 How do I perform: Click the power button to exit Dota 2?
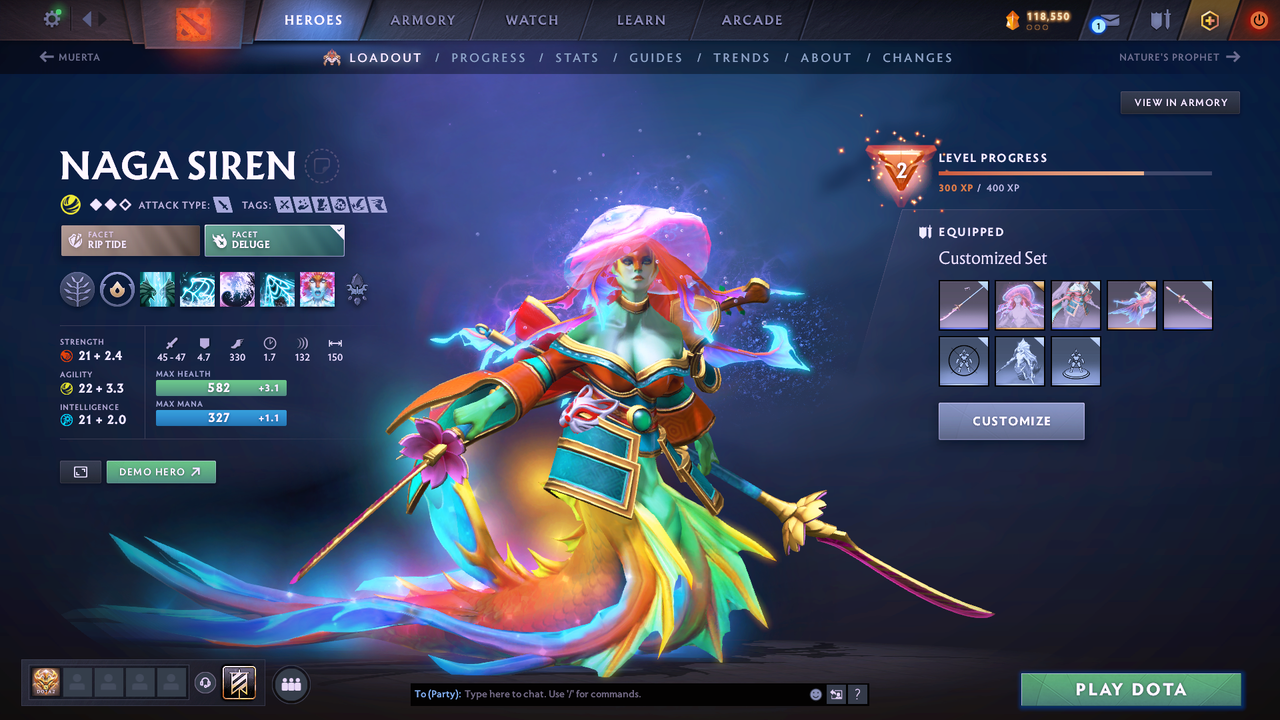point(1257,19)
